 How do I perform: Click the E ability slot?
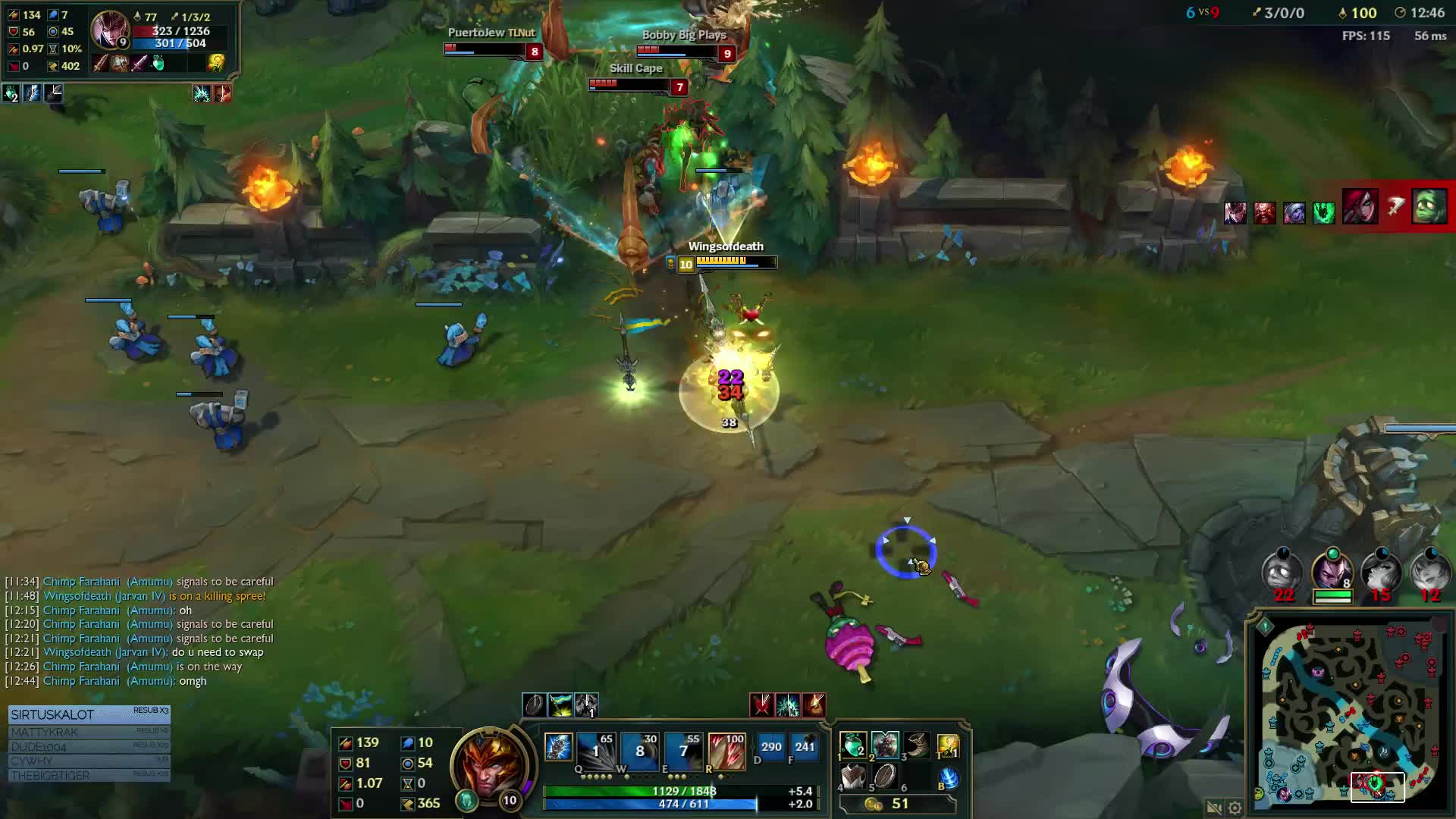pyautogui.click(x=683, y=748)
